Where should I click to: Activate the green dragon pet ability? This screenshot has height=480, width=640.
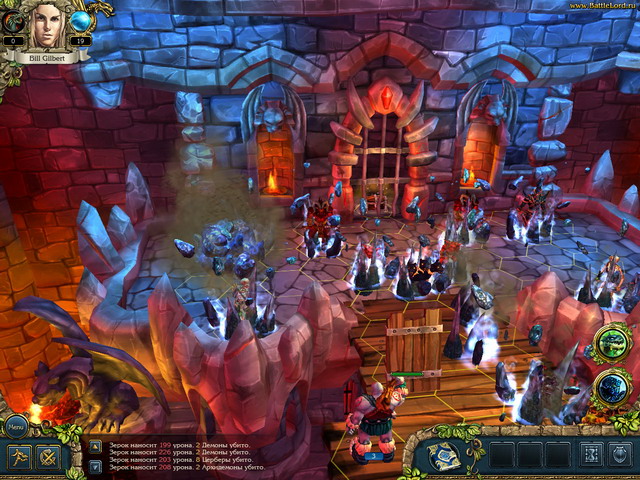click(611, 342)
